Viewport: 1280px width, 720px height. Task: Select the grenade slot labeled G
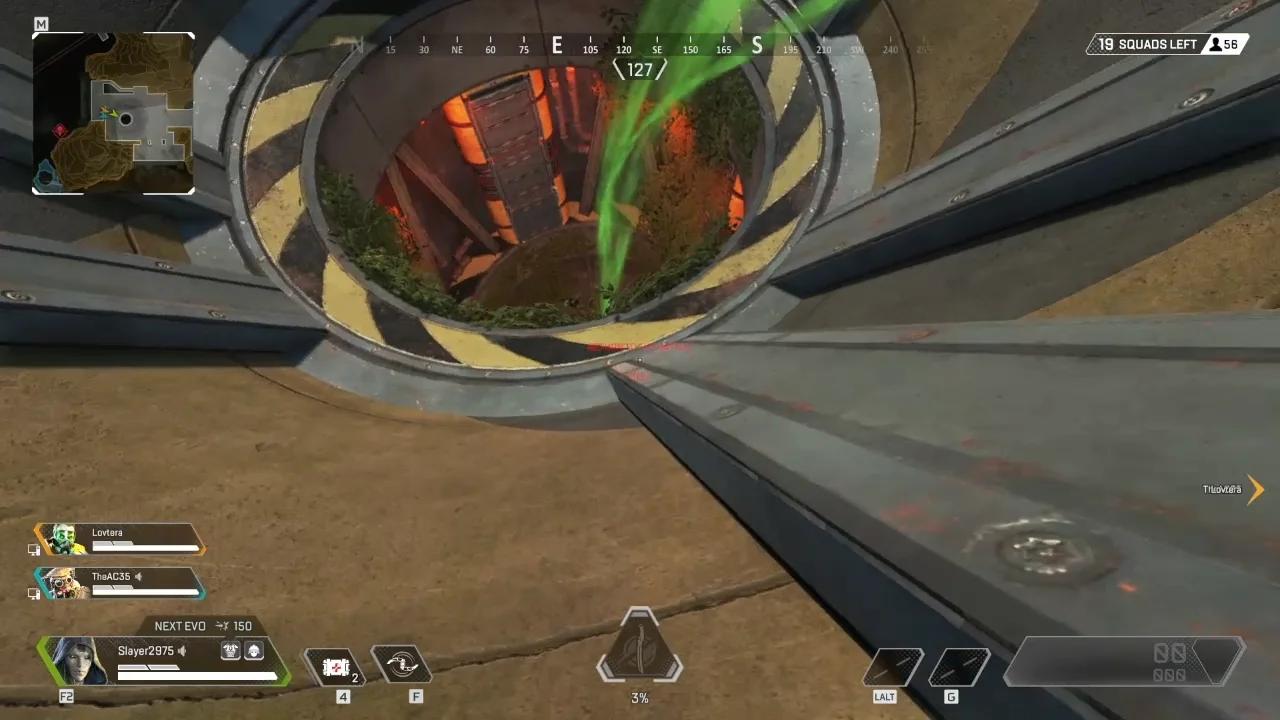(x=958, y=664)
